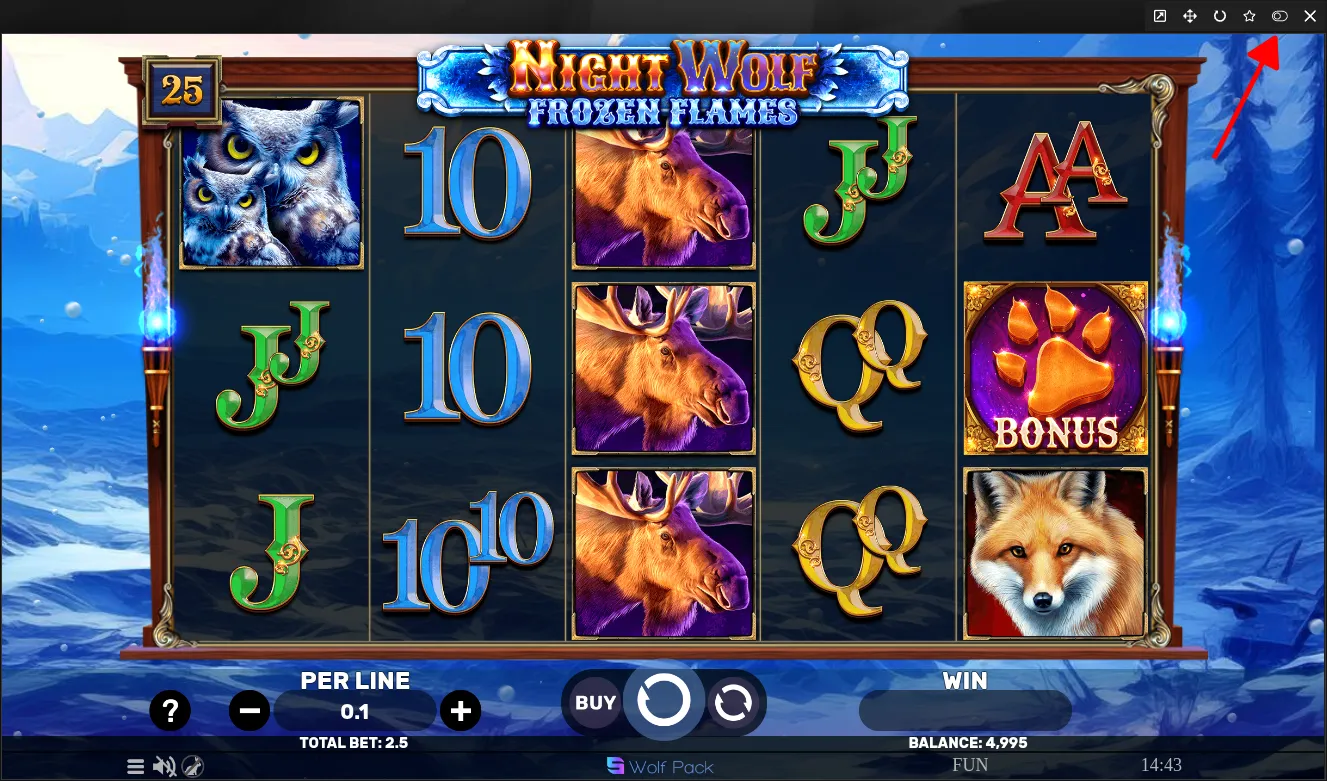Close the game window

pyautogui.click(x=1310, y=16)
